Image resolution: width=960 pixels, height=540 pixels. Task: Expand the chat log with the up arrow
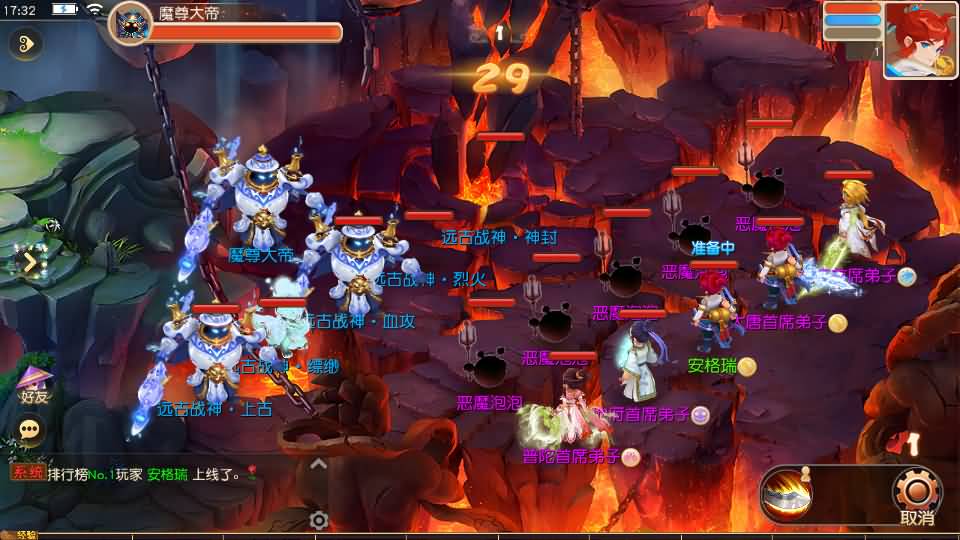point(318,464)
